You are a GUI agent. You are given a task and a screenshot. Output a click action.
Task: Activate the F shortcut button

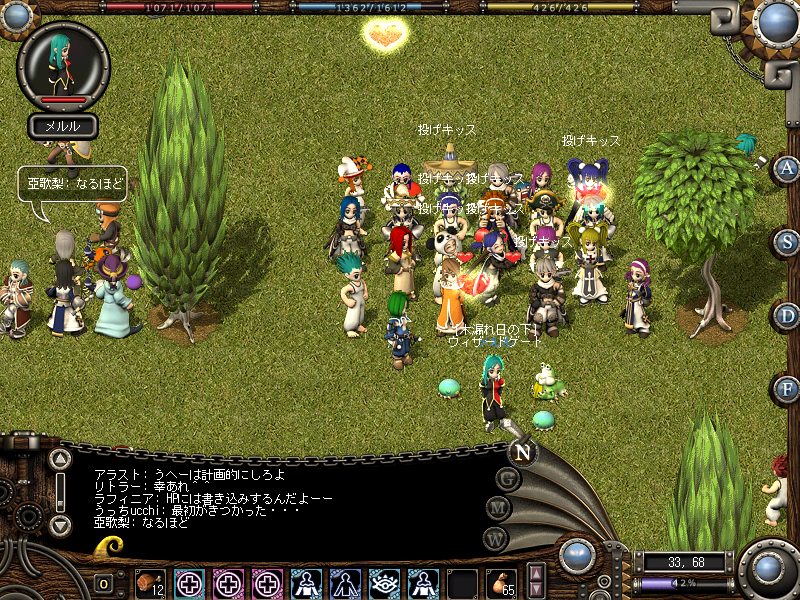tap(785, 388)
